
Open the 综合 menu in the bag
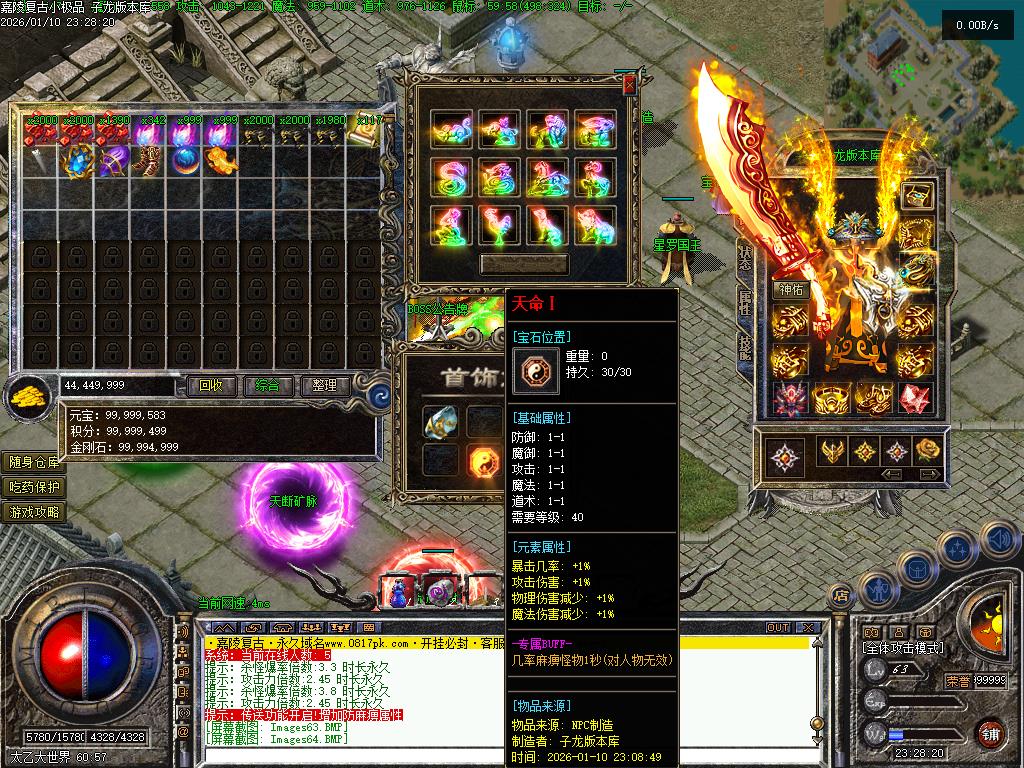267,386
